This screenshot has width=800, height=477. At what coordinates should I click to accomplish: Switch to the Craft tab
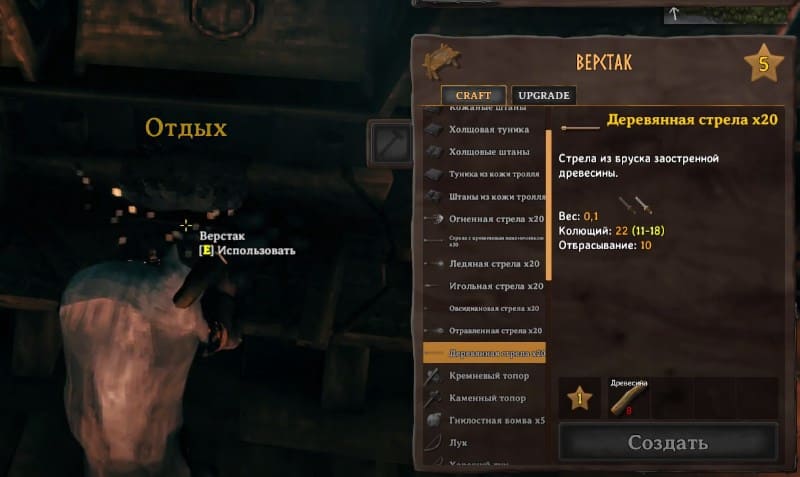474,95
